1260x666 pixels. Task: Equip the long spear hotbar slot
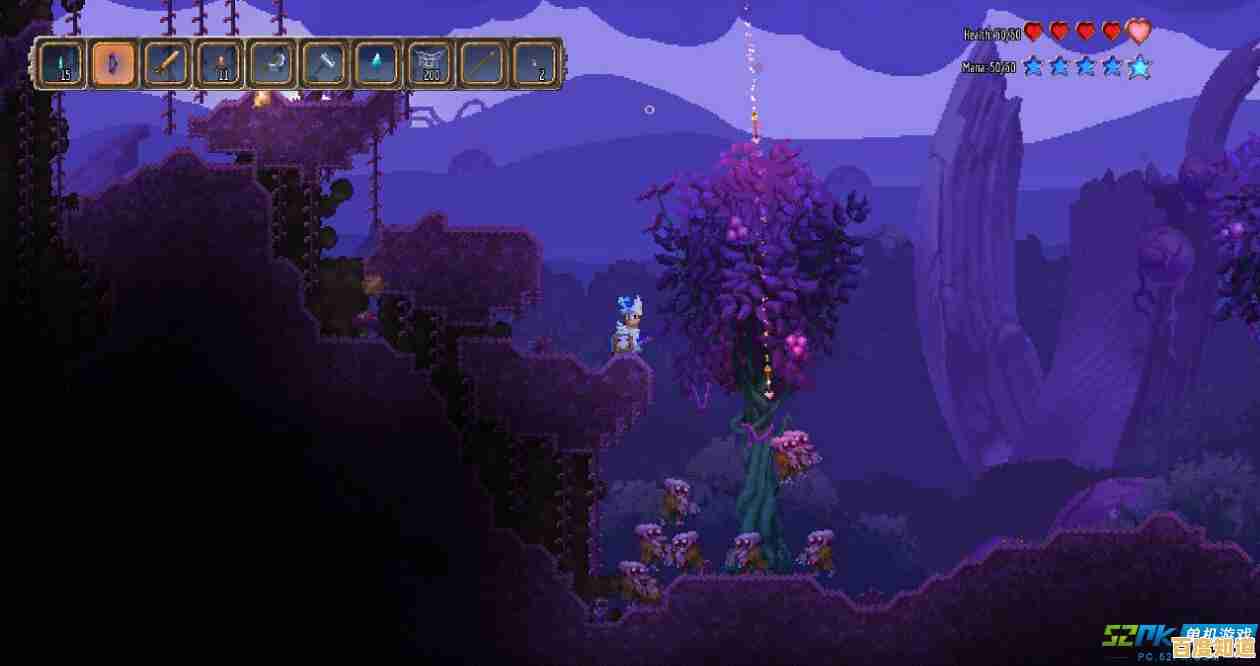click(x=483, y=65)
